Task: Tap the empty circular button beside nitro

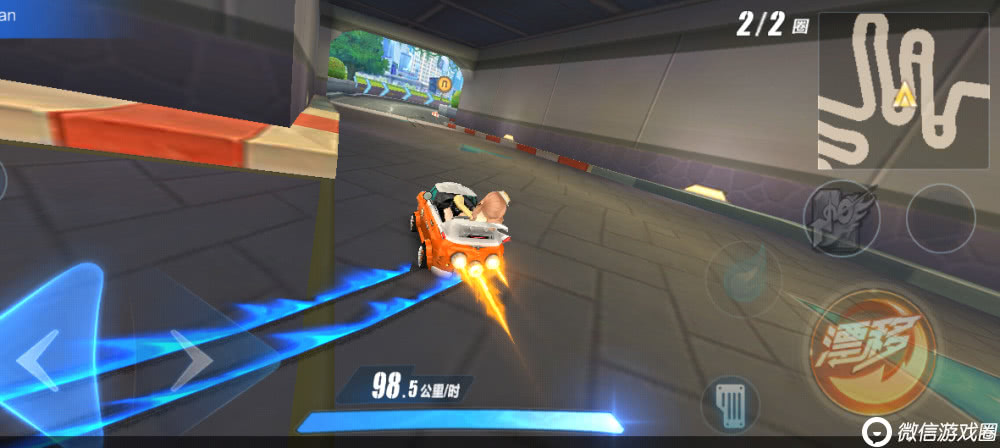Action: point(940,217)
